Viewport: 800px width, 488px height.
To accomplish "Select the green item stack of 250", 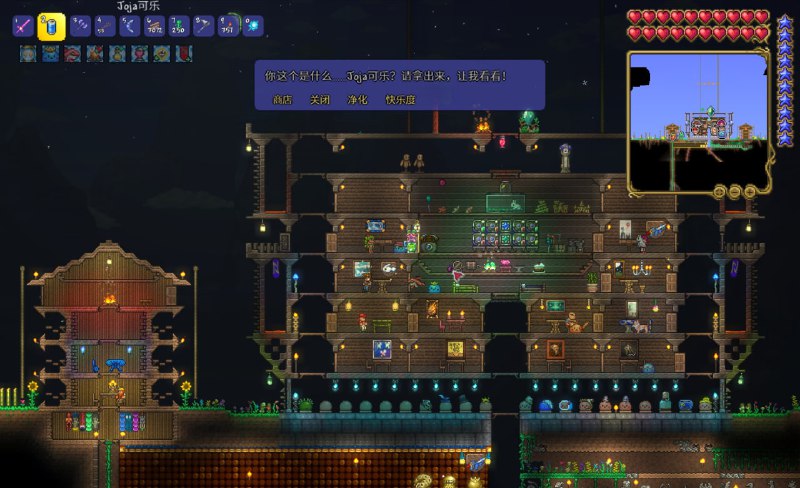I will [179, 26].
